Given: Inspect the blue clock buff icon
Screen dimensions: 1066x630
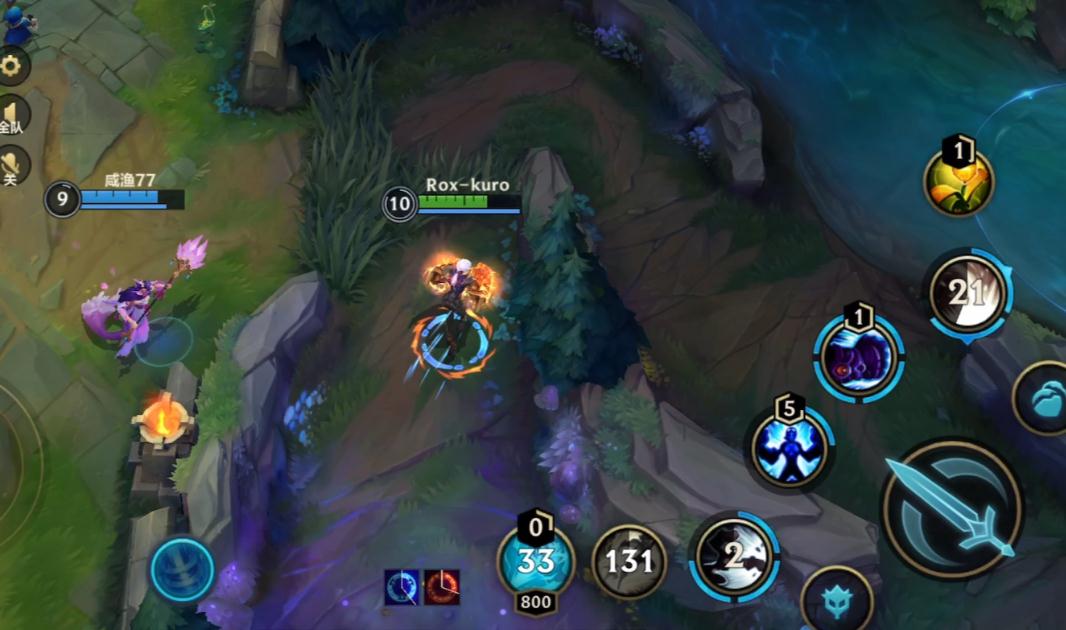Looking at the screenshot, I should (402, 587).
